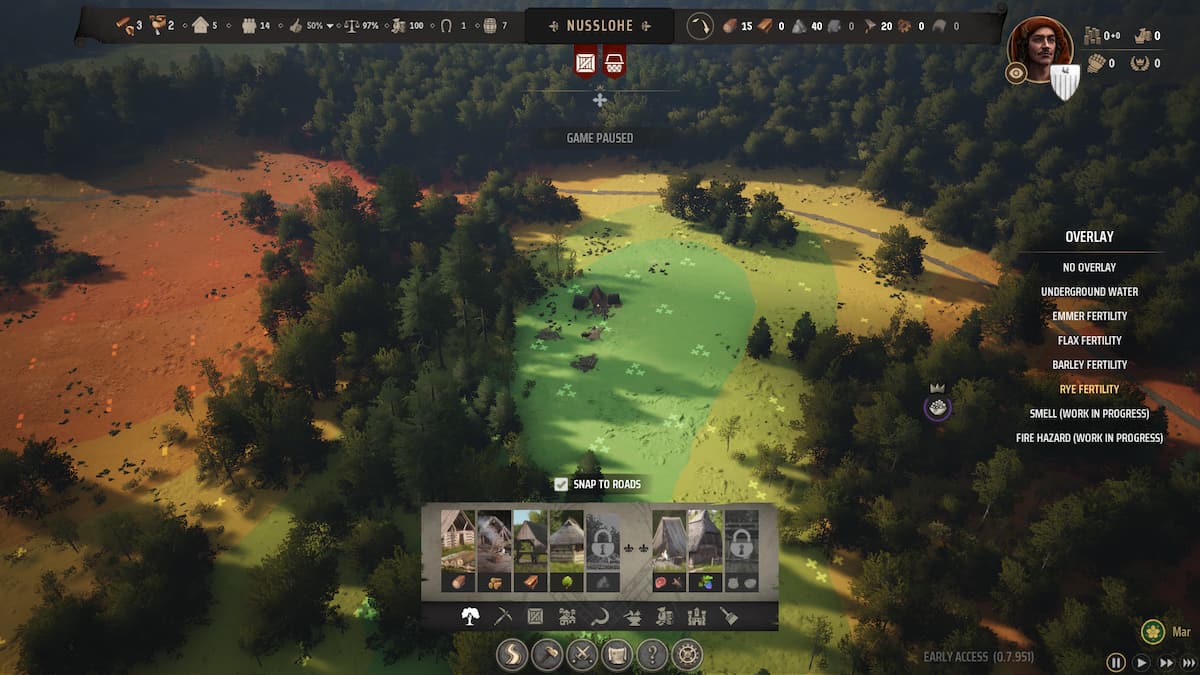Select the Hunting Camp building card

coord(669,550)
